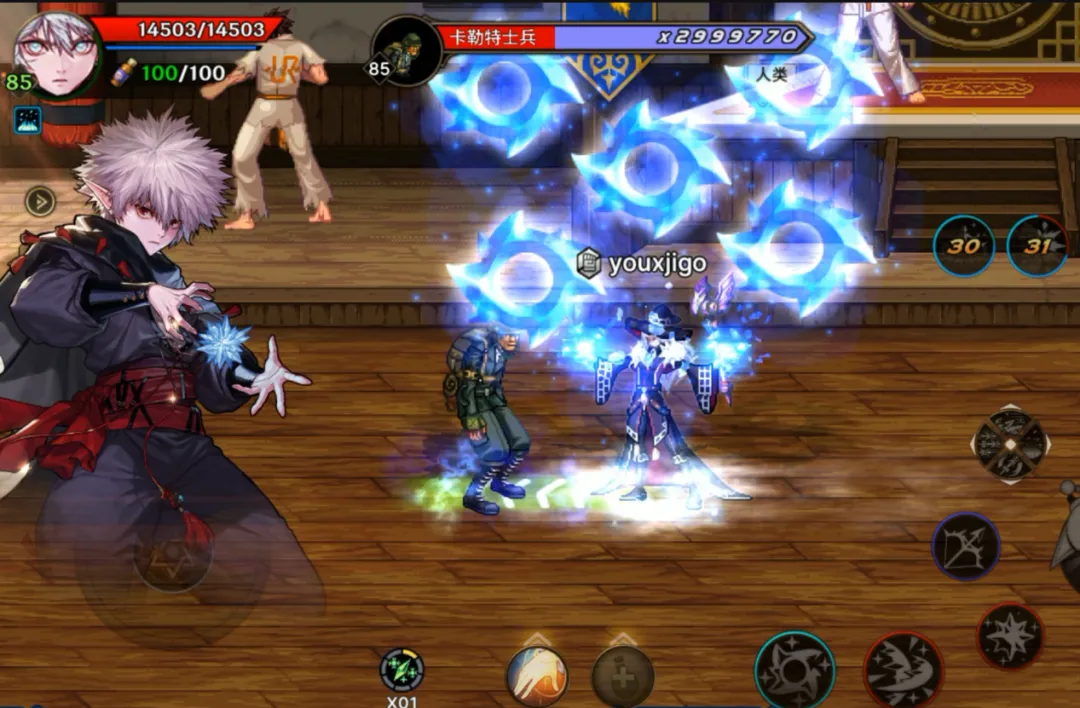Tap the player character portrait
The width and height of the screenshot is (1080, 708).
pos(56,52)
